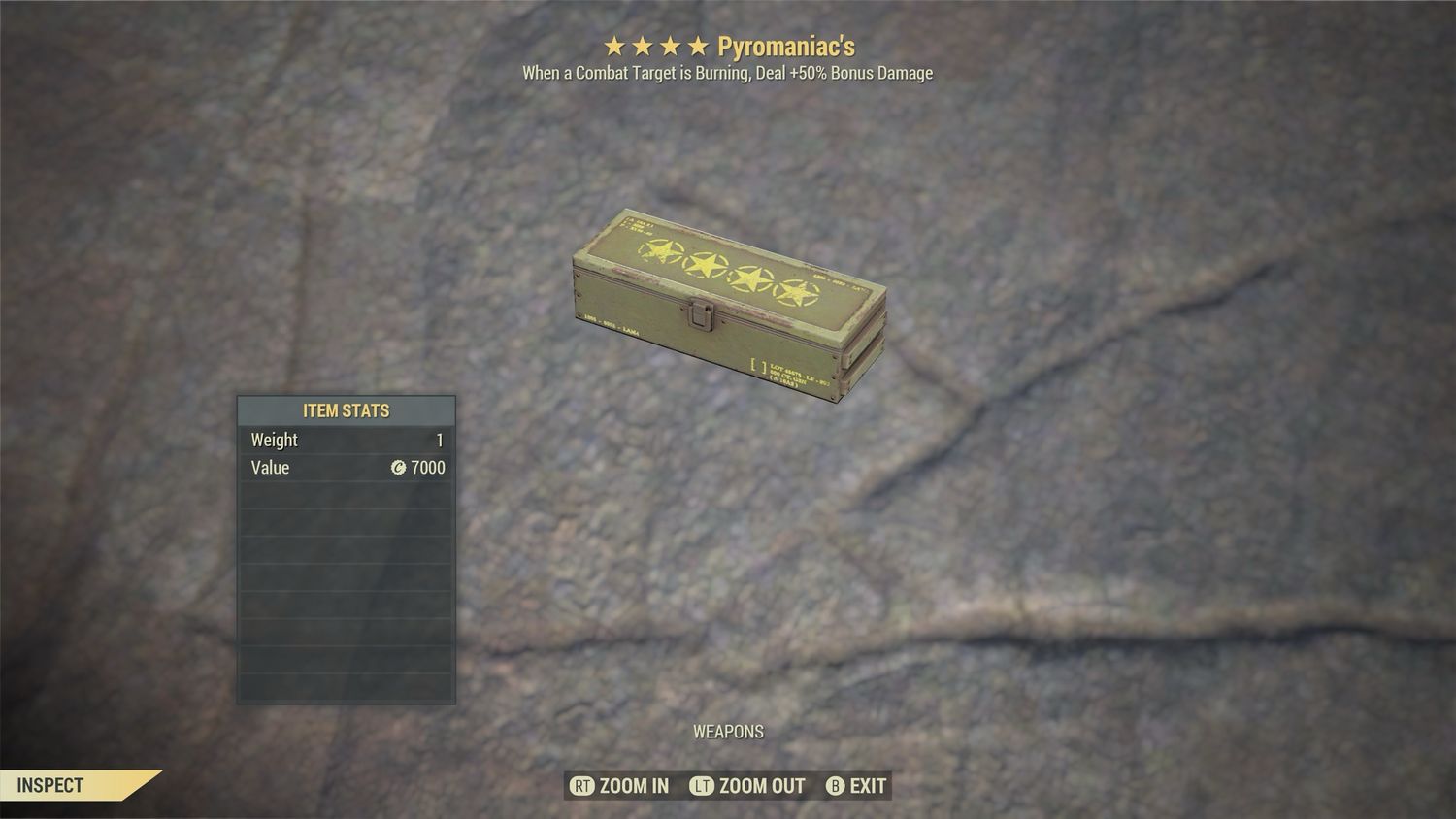Select the INSPECT tab in the corner
1456x819 pixels.
point(50,786)
